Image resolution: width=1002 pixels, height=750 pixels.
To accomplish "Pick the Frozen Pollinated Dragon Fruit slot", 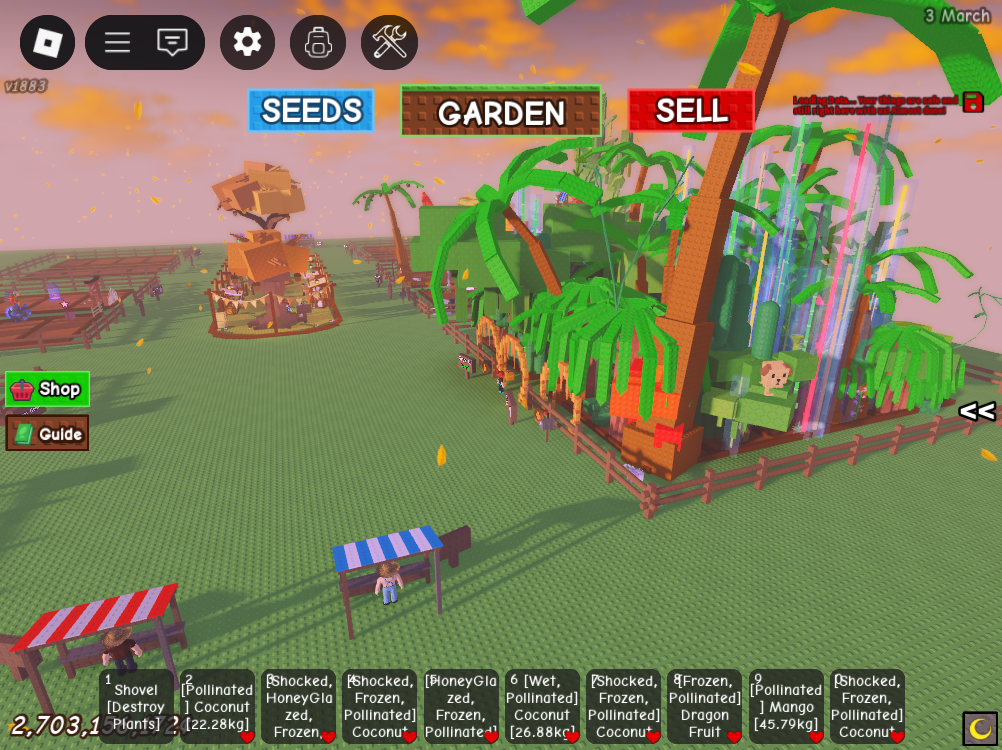I will point(704,706).
